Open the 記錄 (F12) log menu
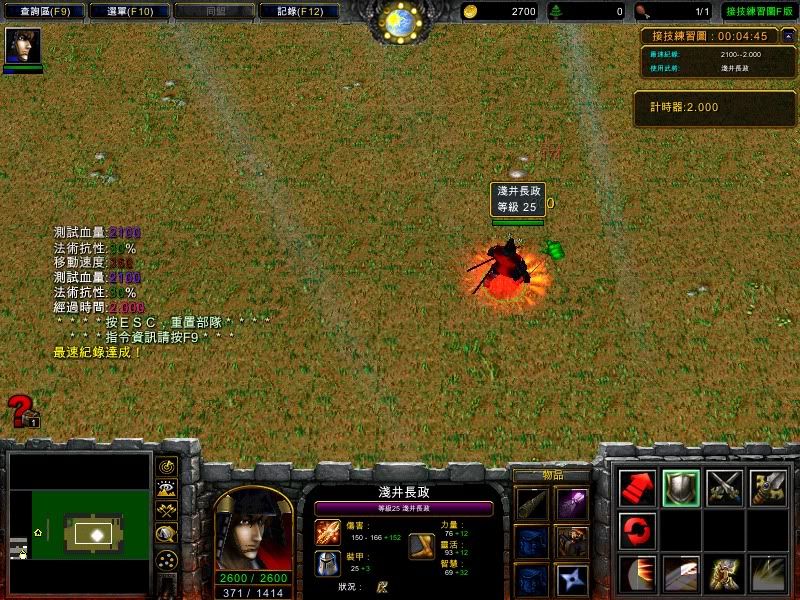The image size is (800, 600). tap(298, 12)
